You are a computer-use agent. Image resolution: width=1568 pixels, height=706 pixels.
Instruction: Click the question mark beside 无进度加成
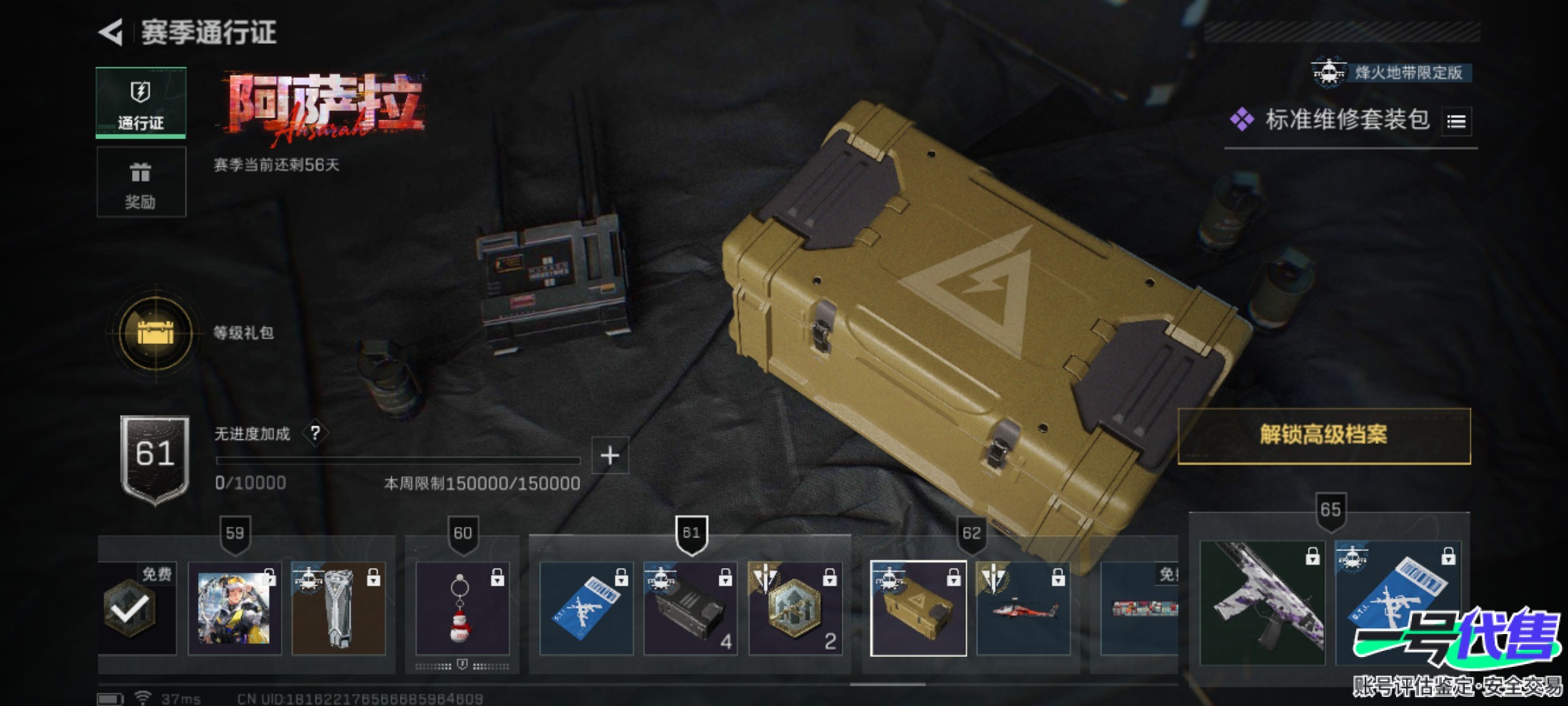pos(316,433)
